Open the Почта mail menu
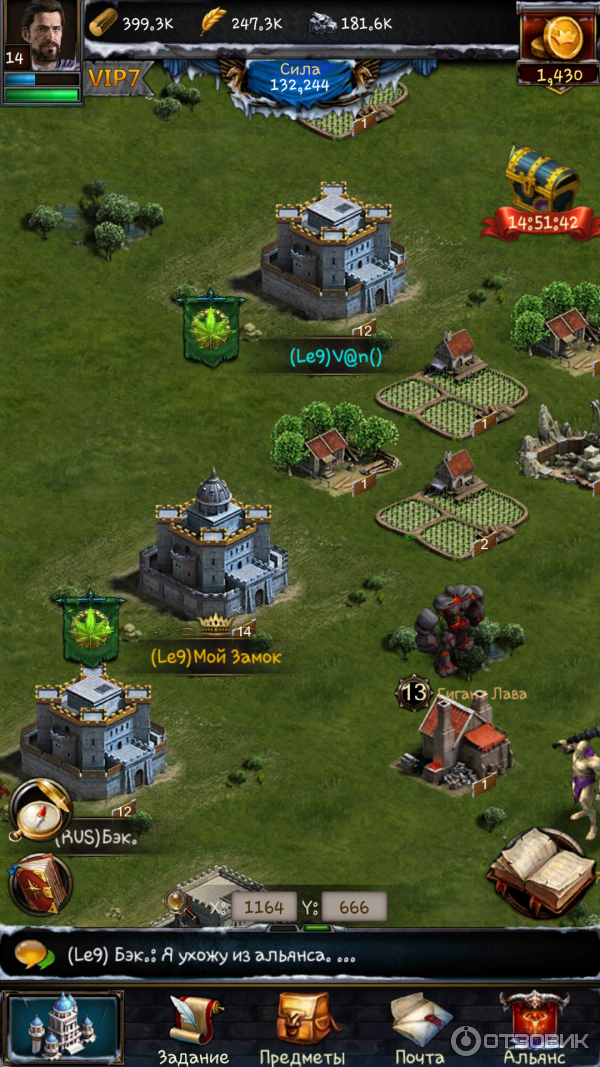 (420, 1029)
